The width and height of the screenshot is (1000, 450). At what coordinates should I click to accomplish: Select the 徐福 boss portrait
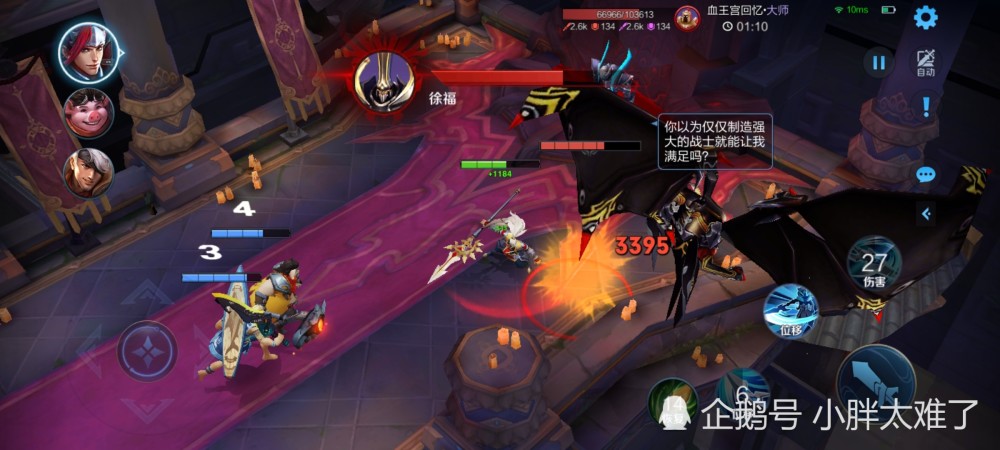[384, 78]
